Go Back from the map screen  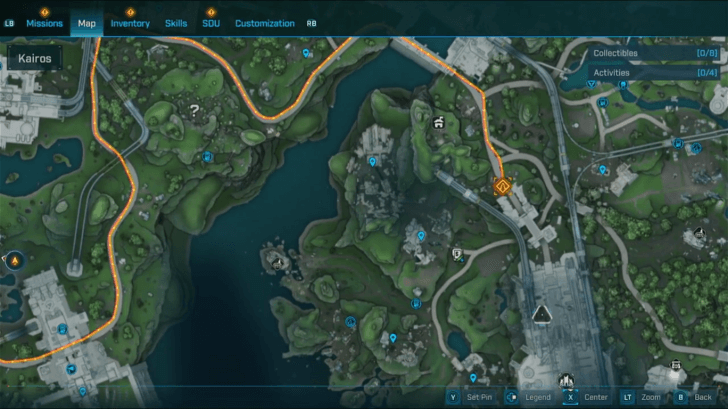click(x=698, y=397)
